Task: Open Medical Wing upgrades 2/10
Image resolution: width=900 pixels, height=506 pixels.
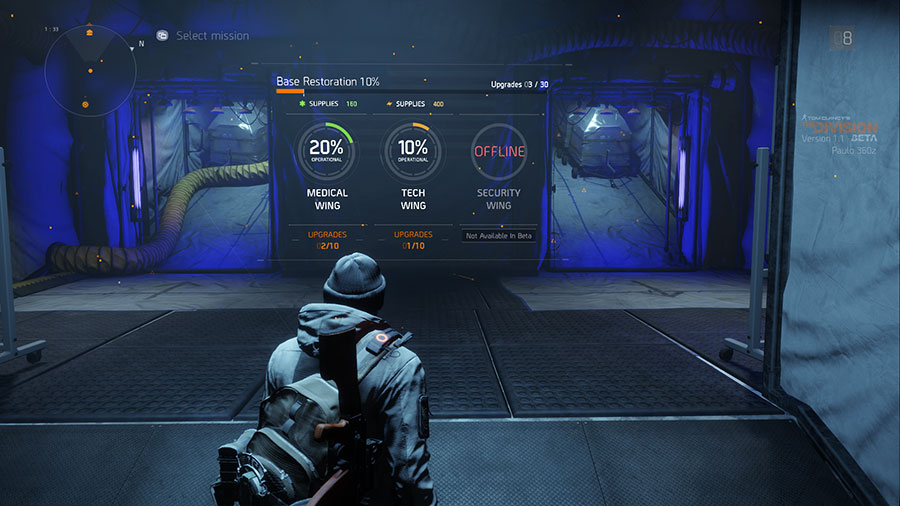Action: pyautogui.click(x=326, y=239)
